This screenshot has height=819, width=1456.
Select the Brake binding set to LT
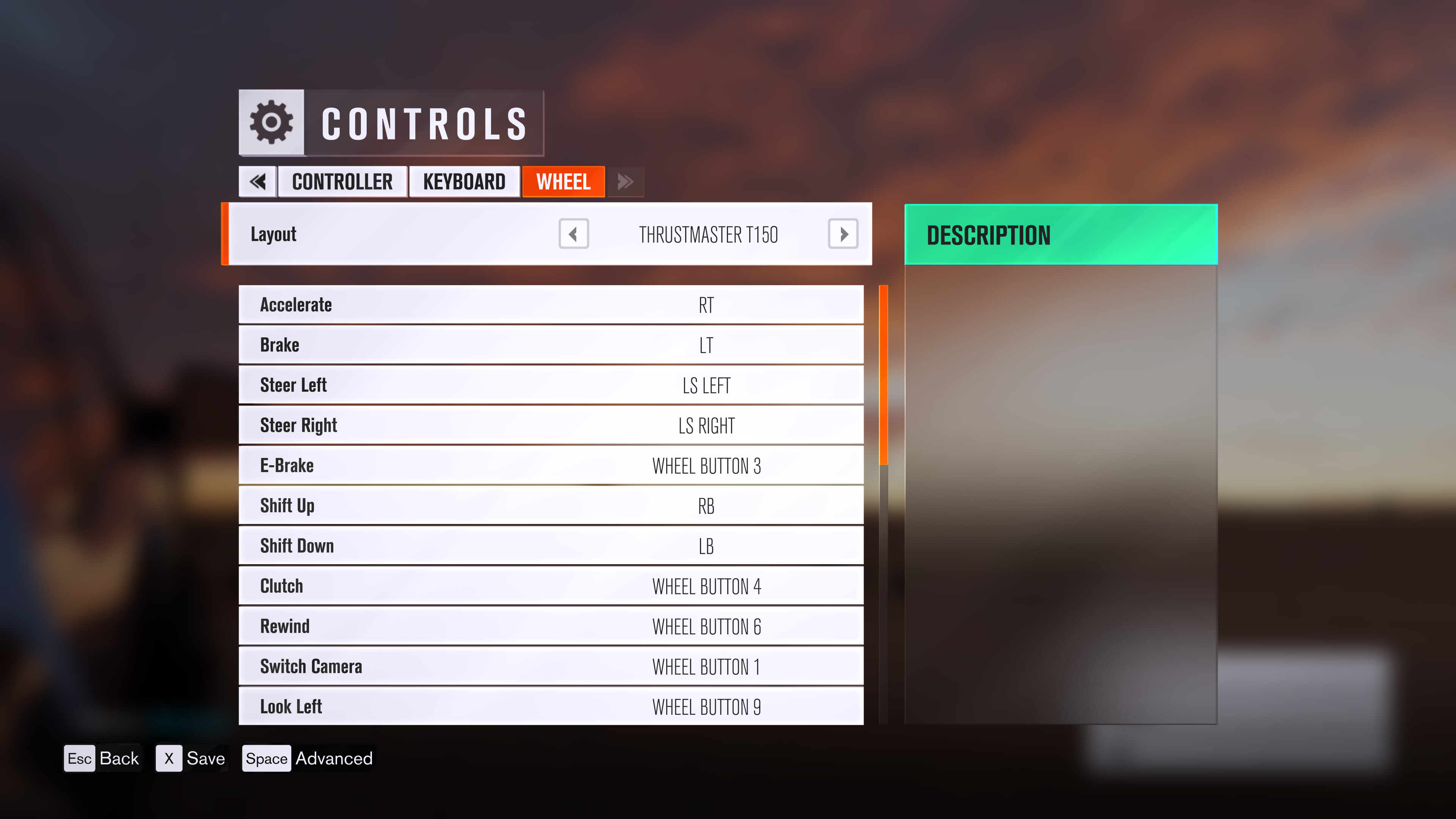pos(551,344)
